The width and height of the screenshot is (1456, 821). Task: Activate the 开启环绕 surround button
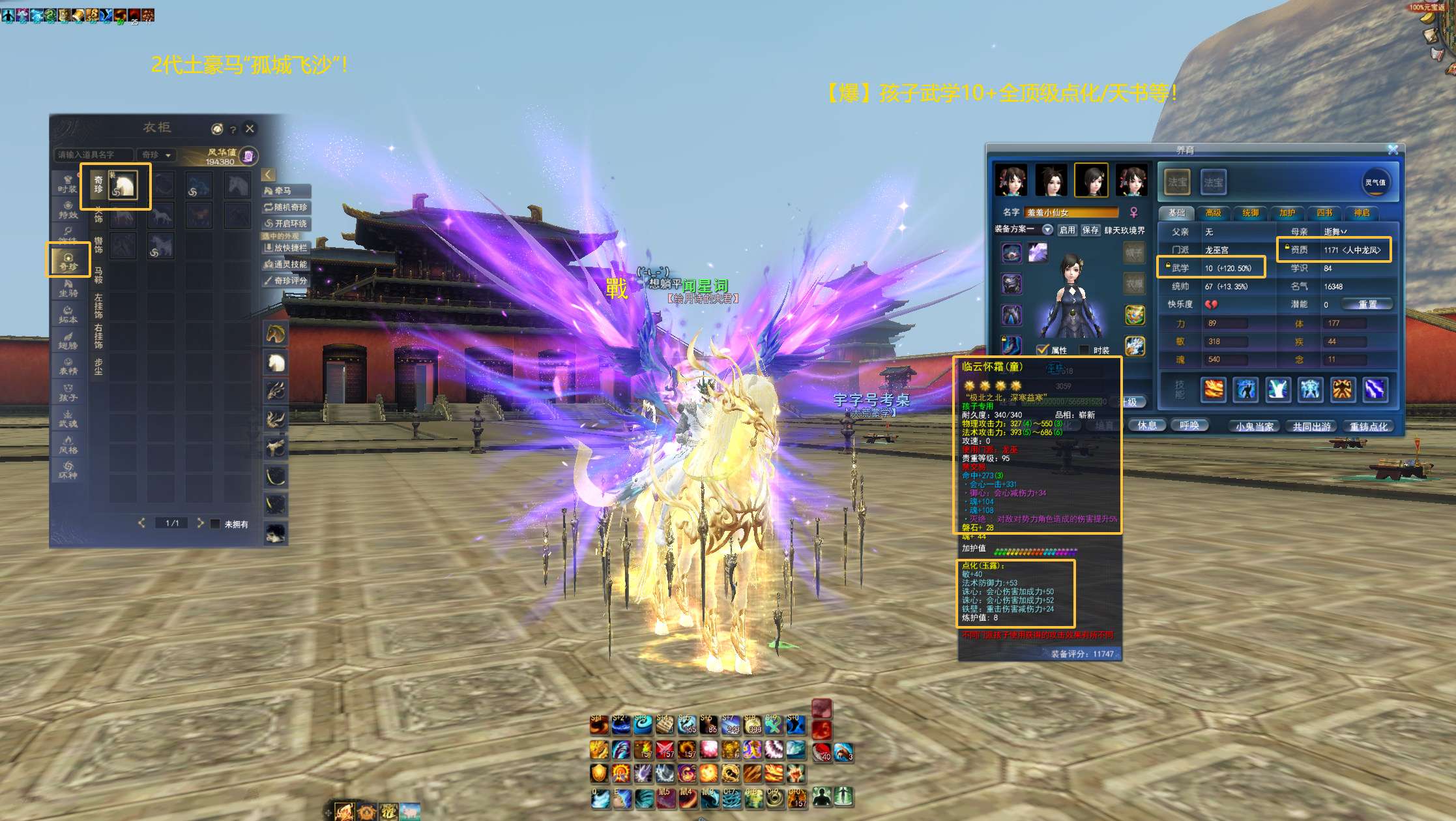pos(285,224)
